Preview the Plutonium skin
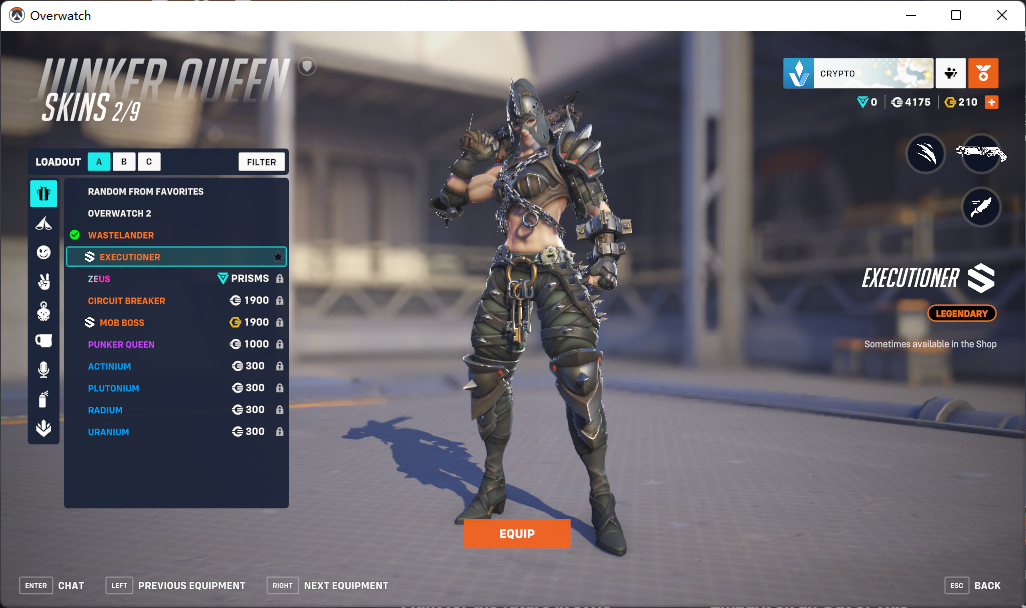Viewport: 1026px width, 608px height. [x=114, y=388]
